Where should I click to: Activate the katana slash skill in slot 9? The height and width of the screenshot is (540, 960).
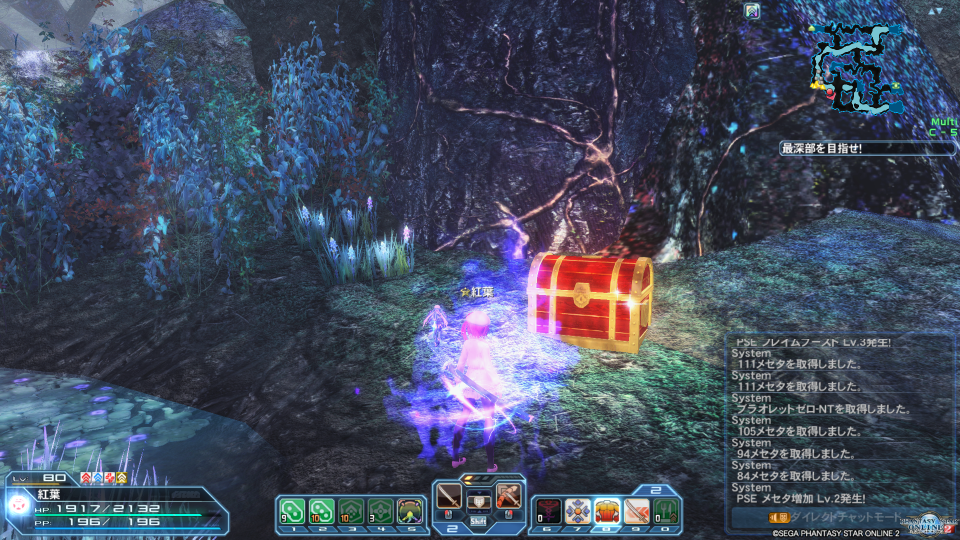click(x=637, y=510)
